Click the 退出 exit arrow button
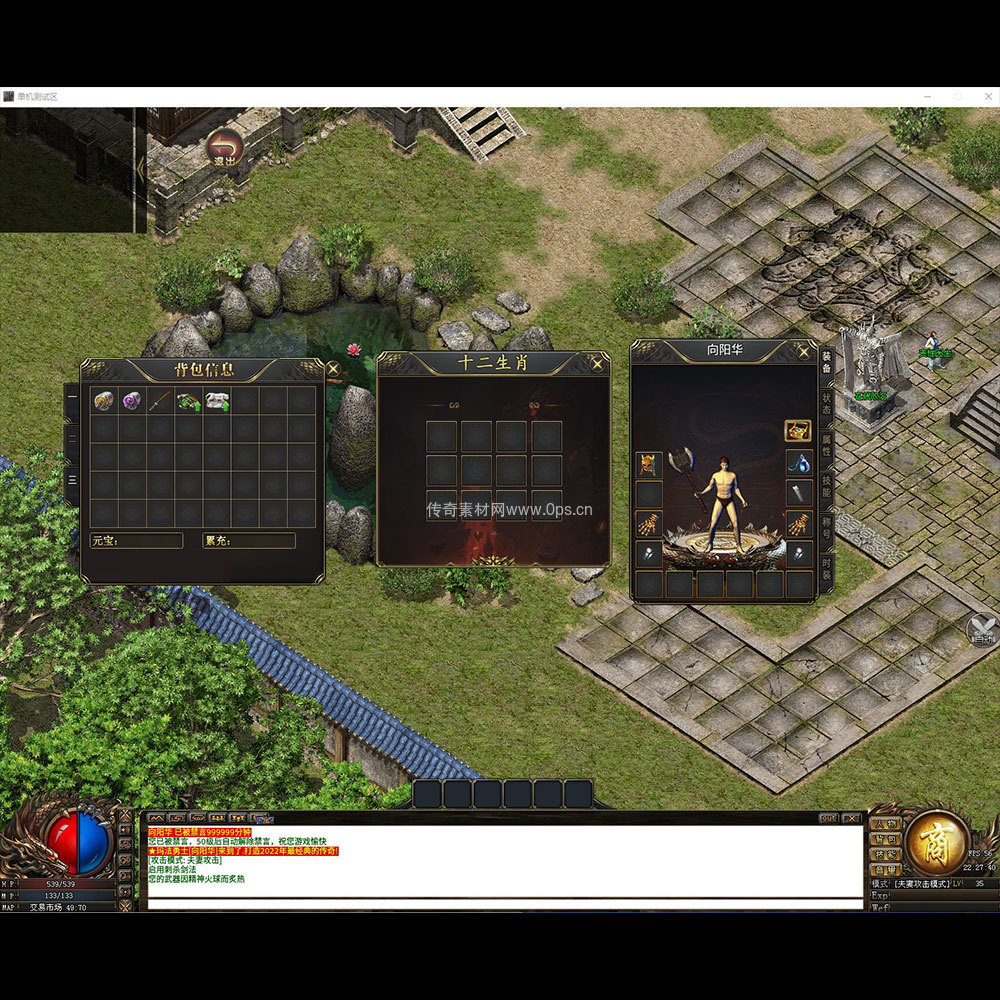Screen dimensions: 1000x1000 225,147
